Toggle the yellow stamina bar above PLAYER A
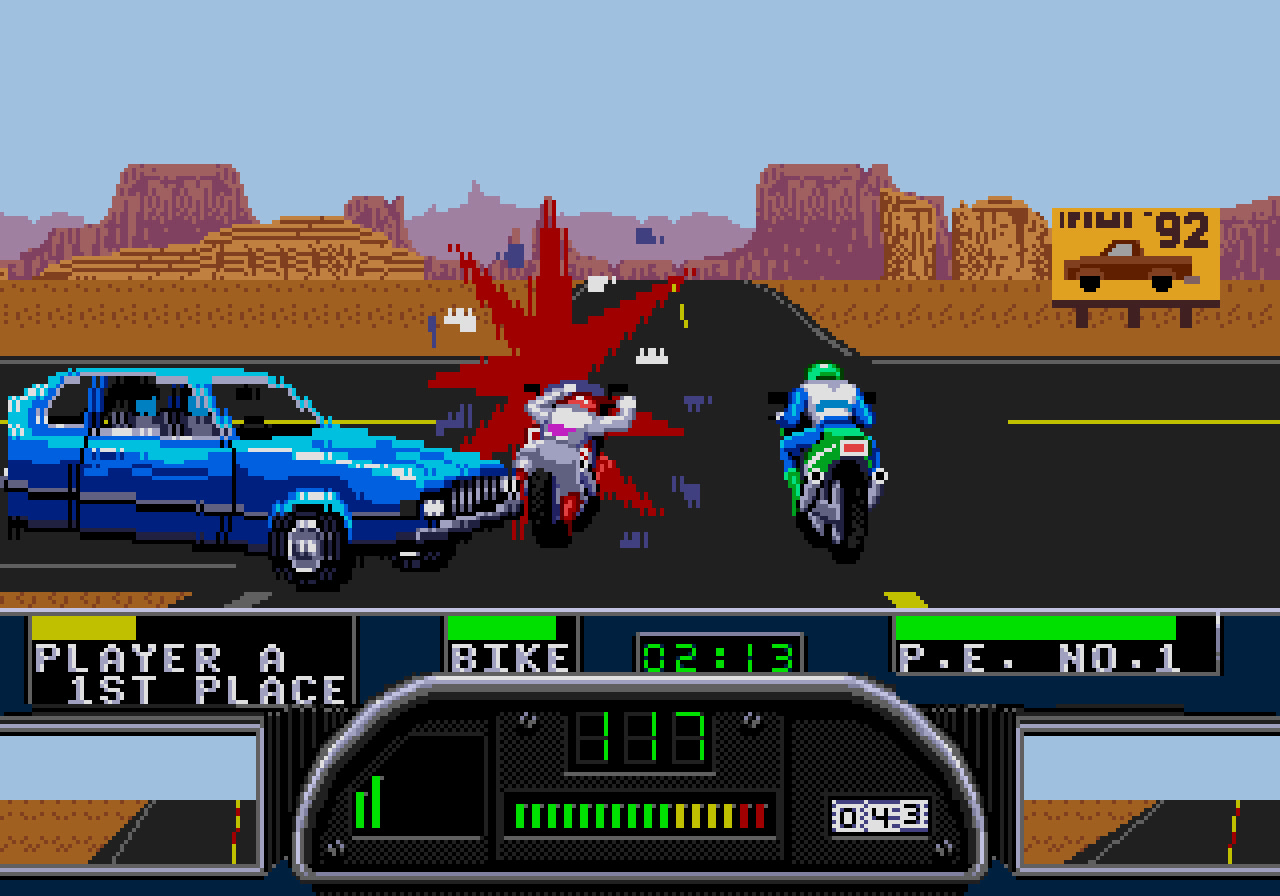 [x=85, y=628]
